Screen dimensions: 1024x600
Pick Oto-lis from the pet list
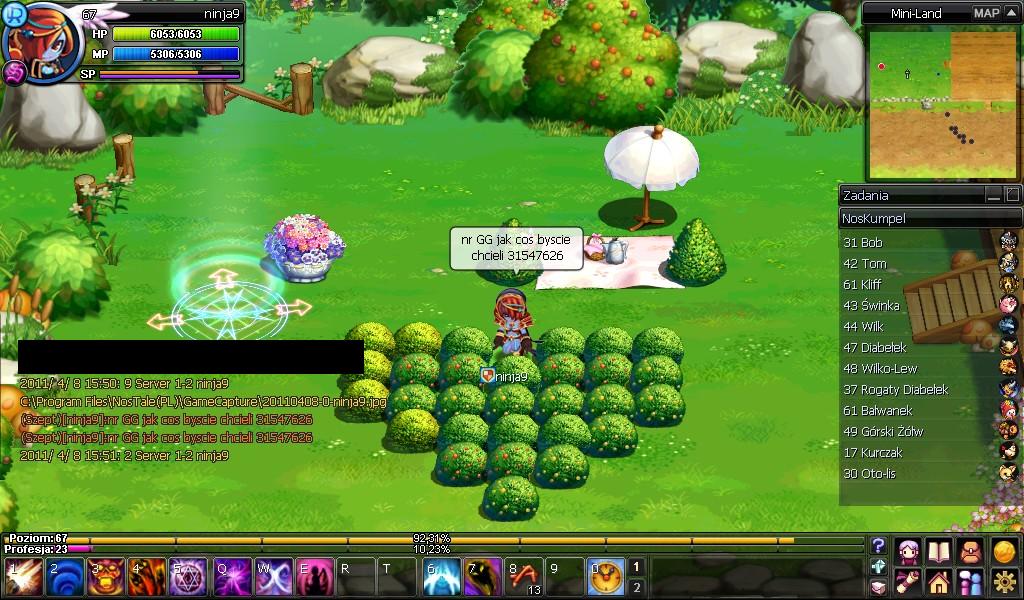point(869,473)
